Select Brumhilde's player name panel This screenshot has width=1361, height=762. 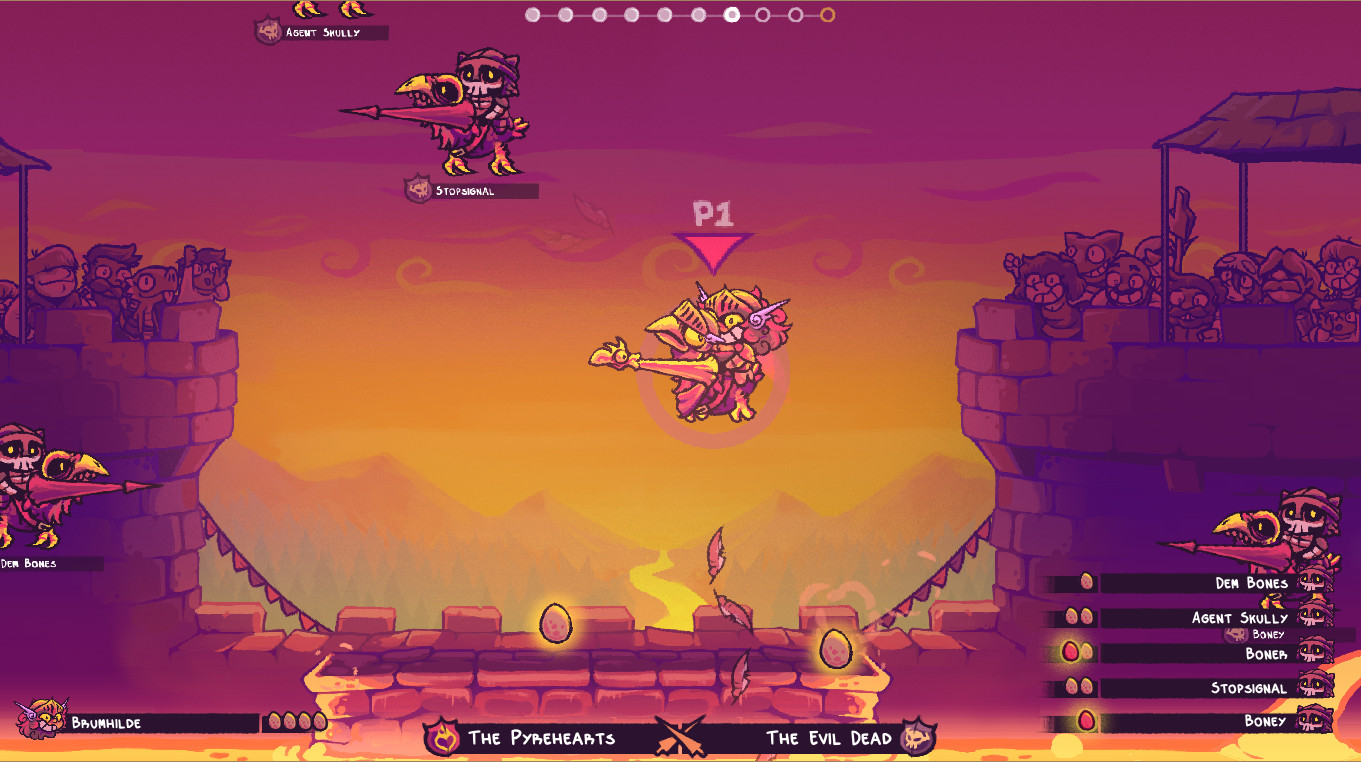tap(162, 723)
